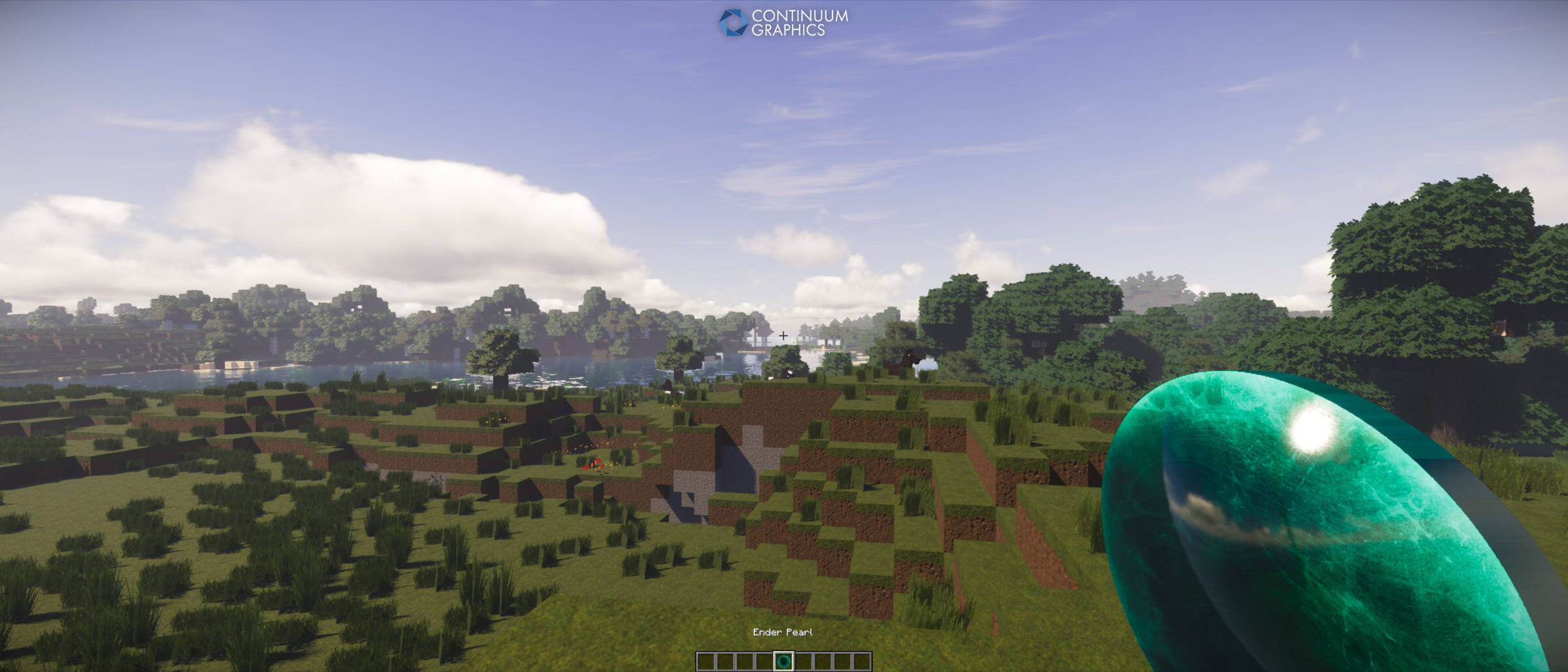This screenshot has height=672, width=1568.
Task: Select the last hotbar slot
Action: (x=861, y=660)
